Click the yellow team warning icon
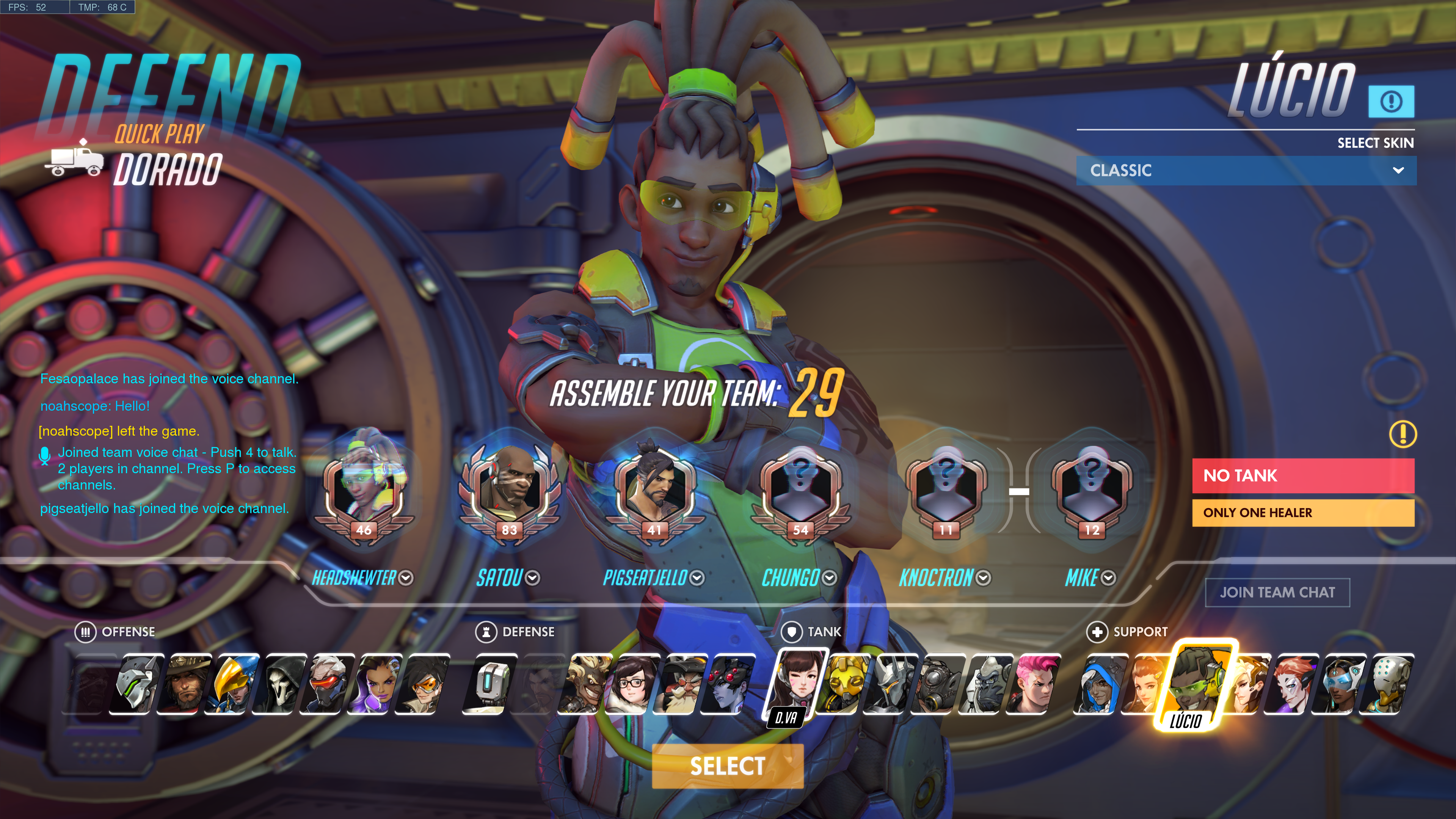The width and height of the screenshot is (1456, 819). pyautogui.click(x=1402, y=434)
